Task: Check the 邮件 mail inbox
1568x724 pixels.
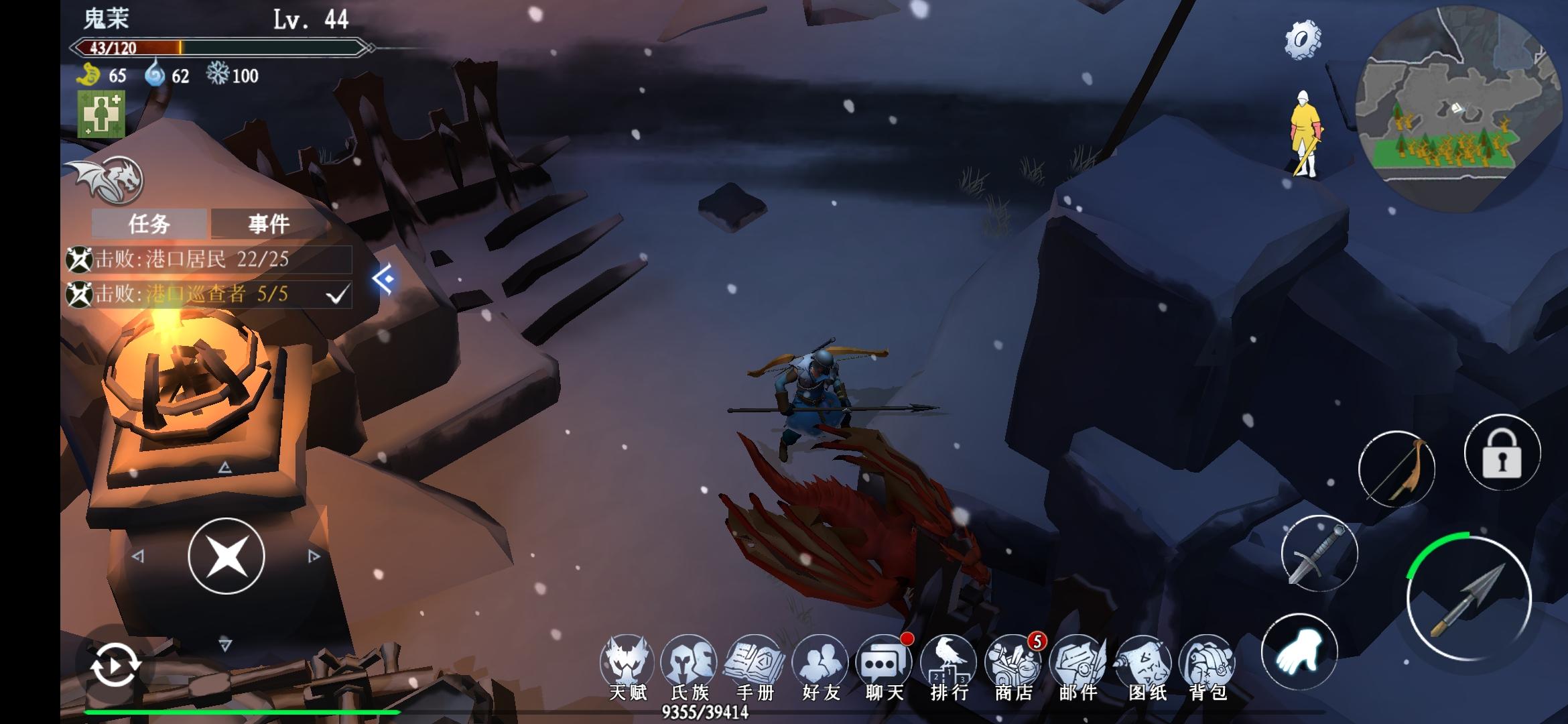Action: (x=1078, y=665)
